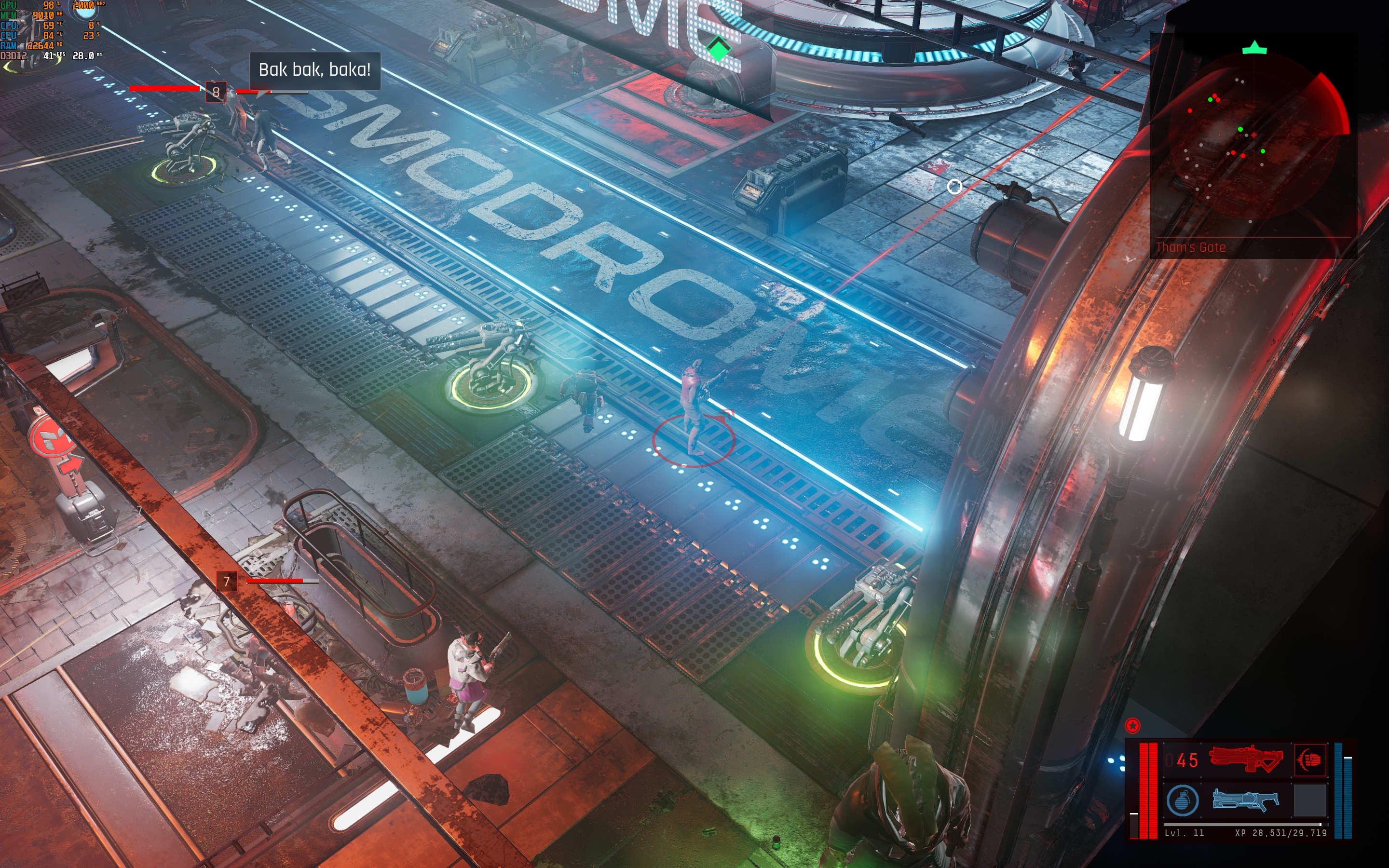Select the red primary weapon slot
The width and height of the screenshot is (1389, 868).
point(1245,759)
